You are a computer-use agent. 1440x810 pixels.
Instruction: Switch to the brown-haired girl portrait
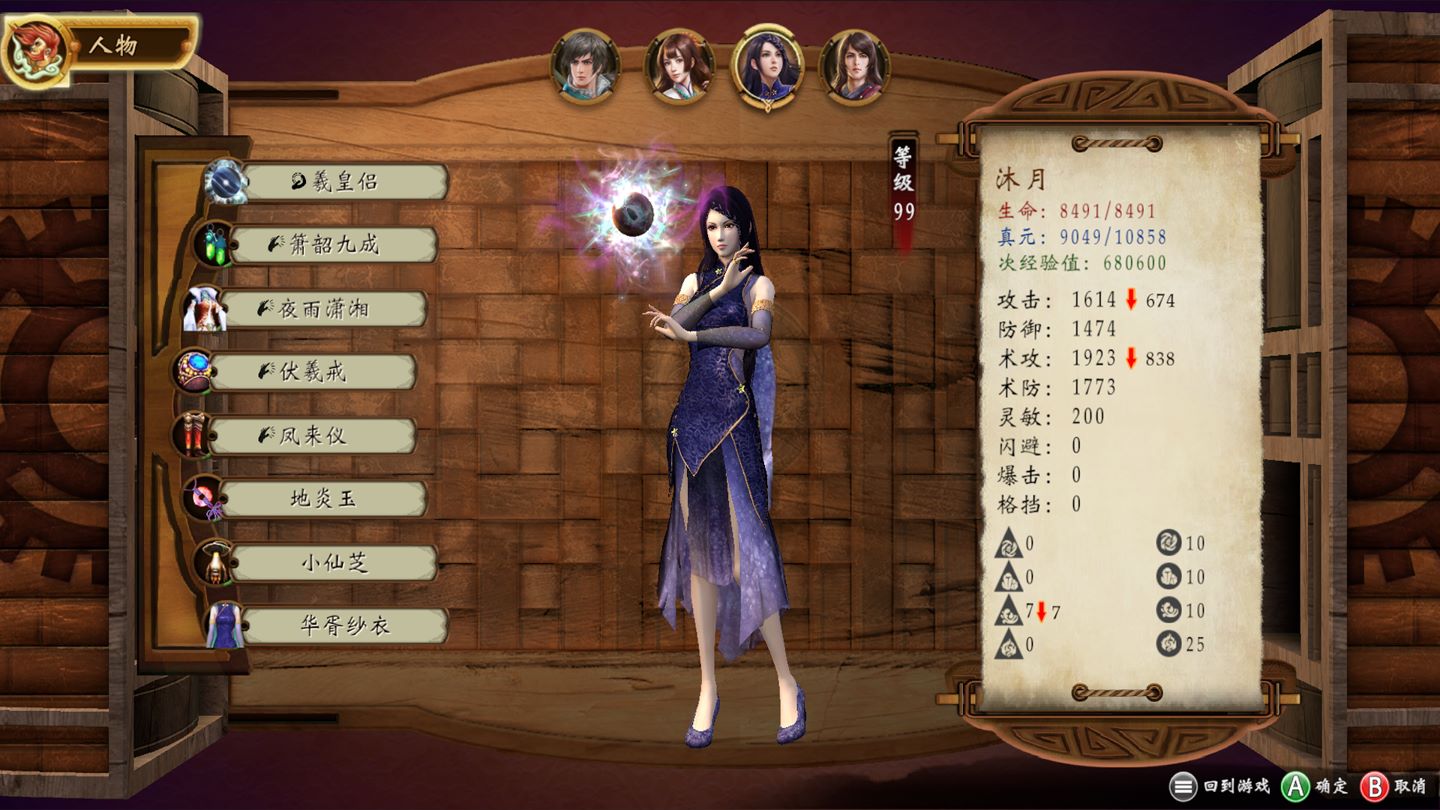coord(679,65)
